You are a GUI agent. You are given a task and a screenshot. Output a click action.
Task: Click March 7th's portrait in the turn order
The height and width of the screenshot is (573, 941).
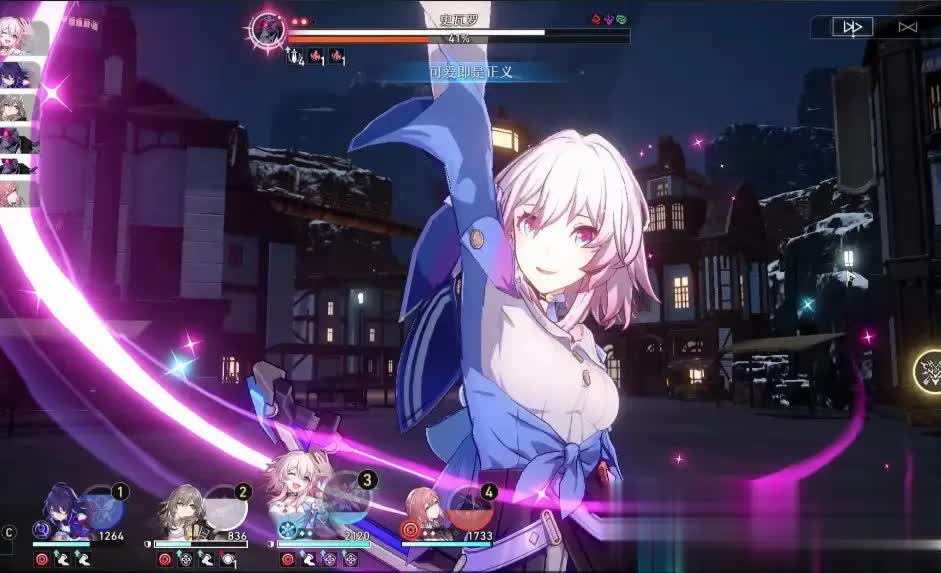click(x=22, y=38)
